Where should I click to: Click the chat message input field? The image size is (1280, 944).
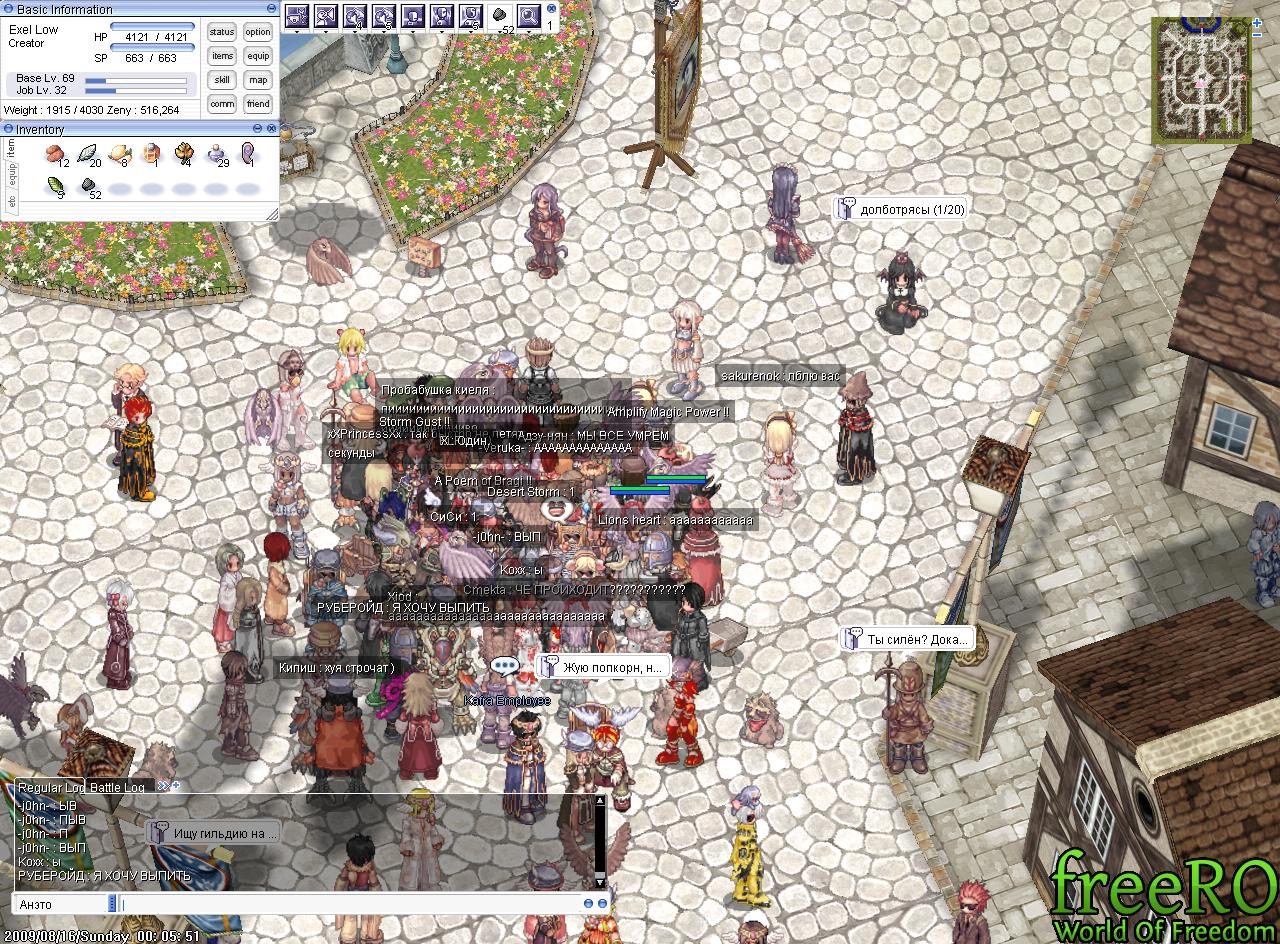pyautogui.click(x=350, y=904)
